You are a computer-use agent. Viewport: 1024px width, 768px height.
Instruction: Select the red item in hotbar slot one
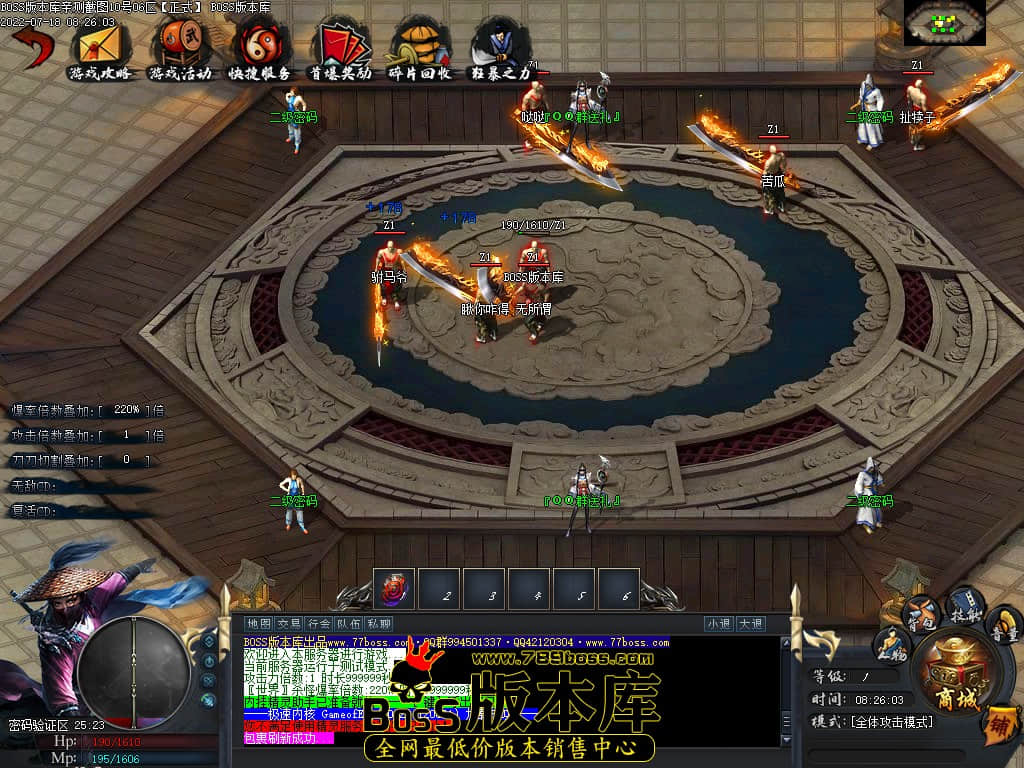click(396, 590)
